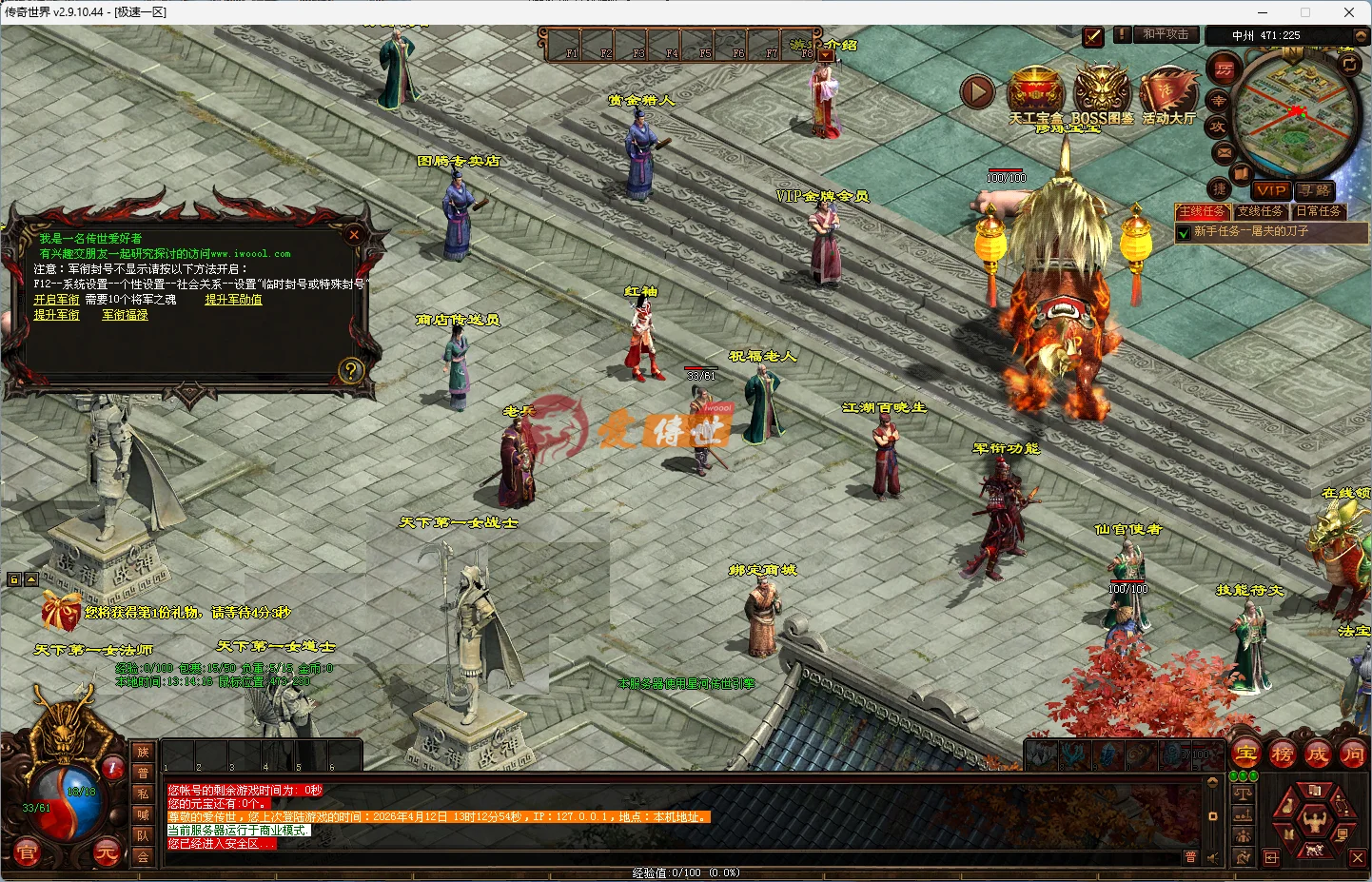The width and height of the screenshot is (1372, 882).
Task: Click the red 官 orb button
Action: coord(27,853)
